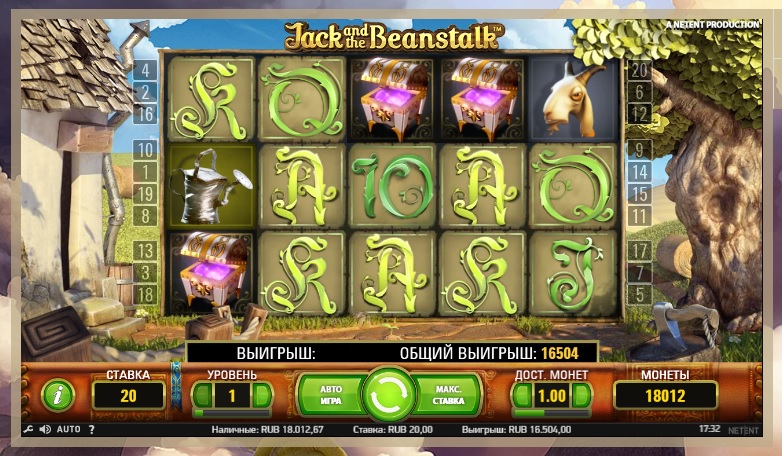
Task: Decrease the Уровень bet level
Action: (201, 395)
